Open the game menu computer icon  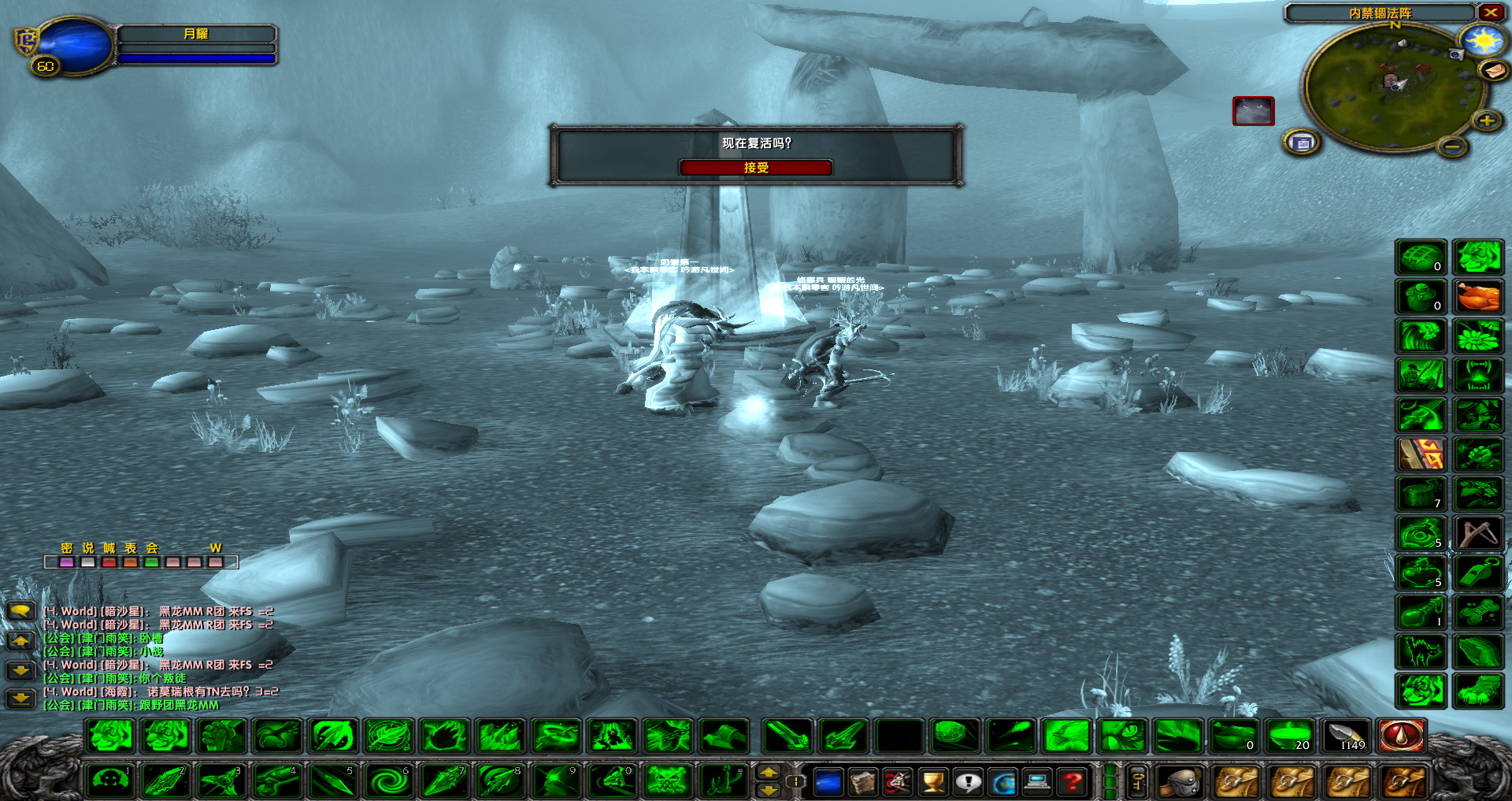click(1038, 783)
